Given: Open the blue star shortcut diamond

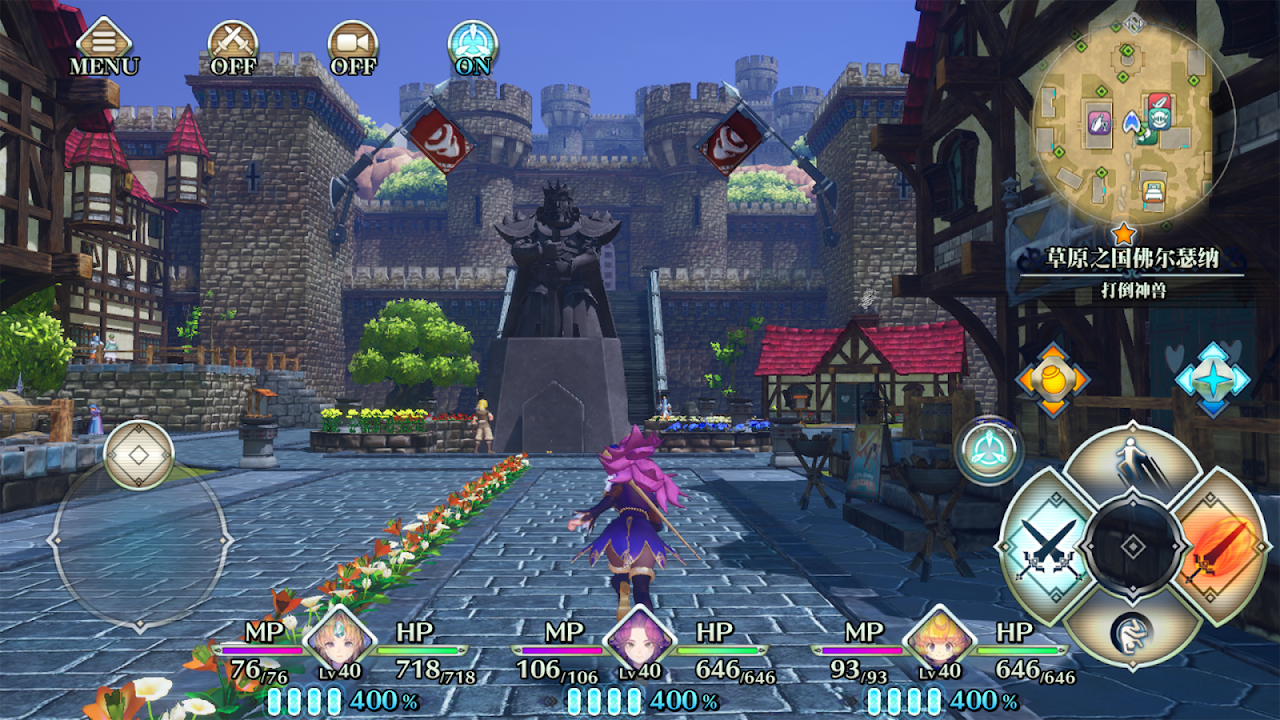Looking at the screenshot, I should coord(1212,380).
